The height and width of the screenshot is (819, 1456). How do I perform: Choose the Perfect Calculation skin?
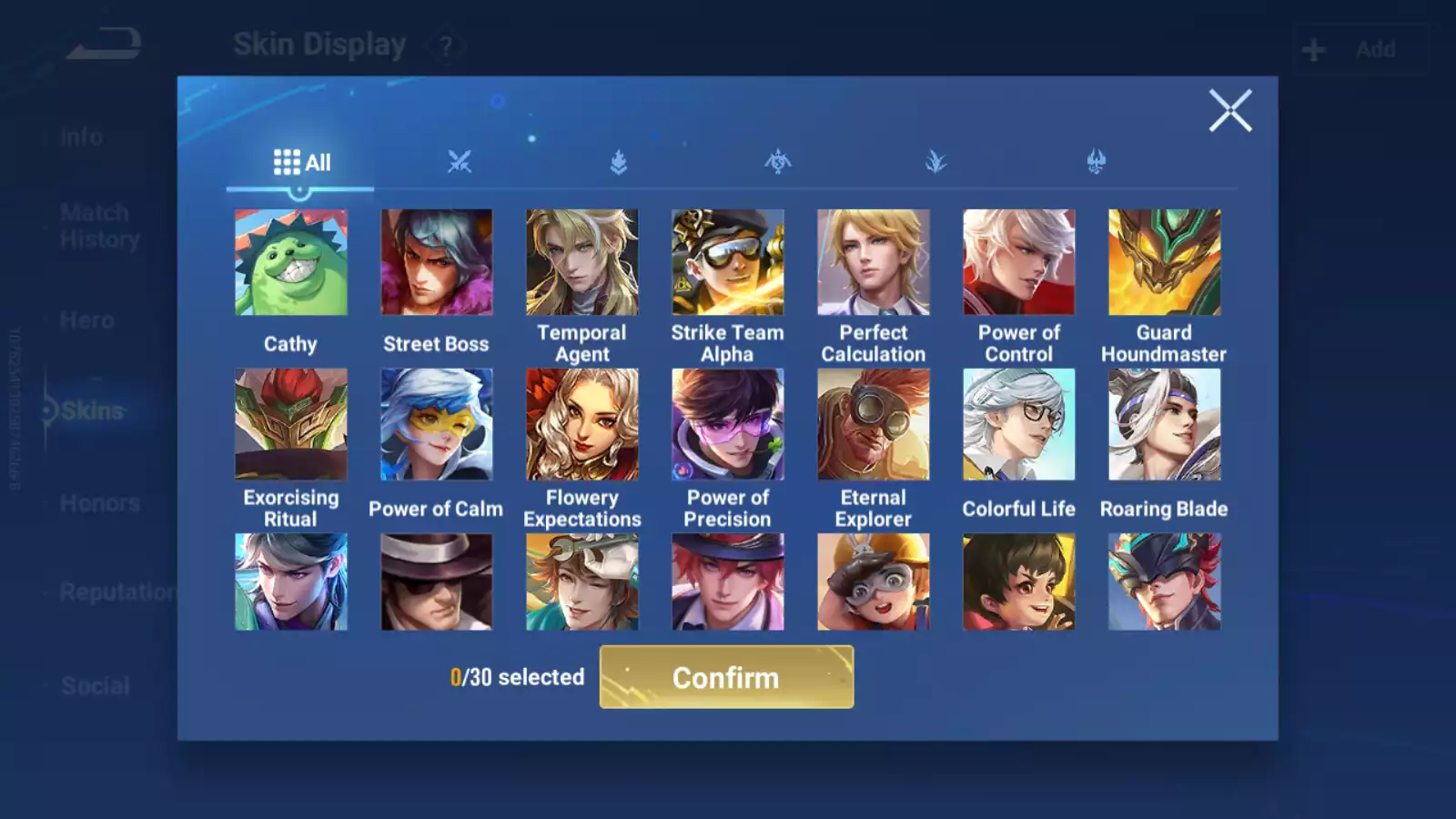point(874,263)
